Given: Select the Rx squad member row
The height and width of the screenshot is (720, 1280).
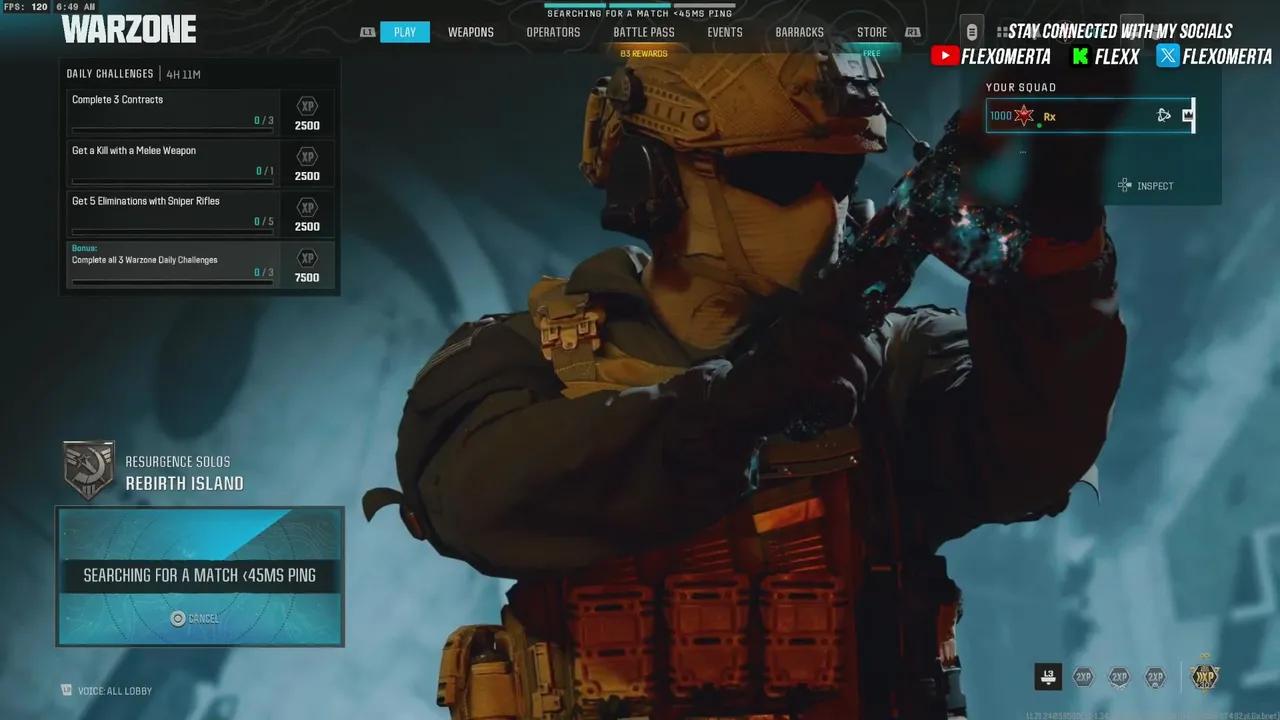Looking at the screenshot, I should (x=1089, y=116).
